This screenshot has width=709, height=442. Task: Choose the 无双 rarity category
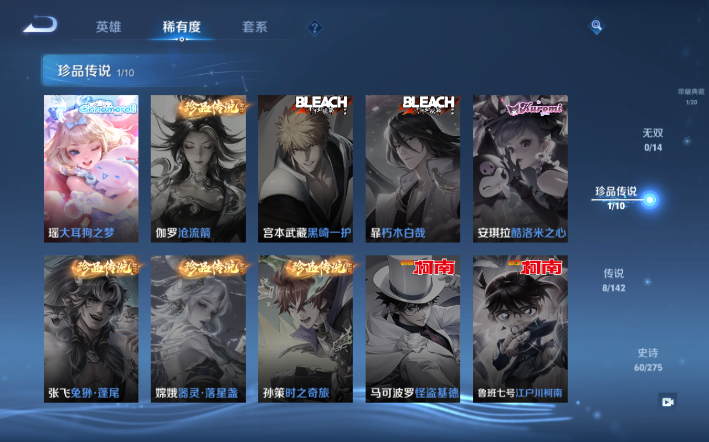point(652,139)
